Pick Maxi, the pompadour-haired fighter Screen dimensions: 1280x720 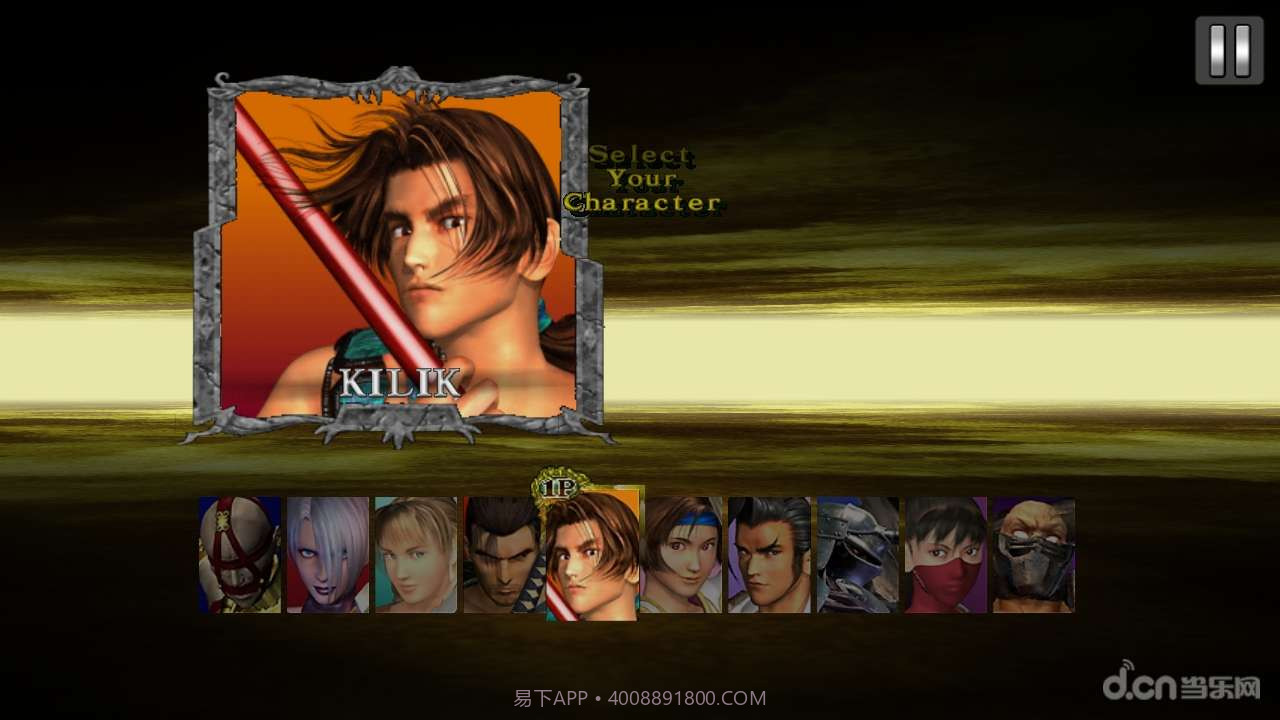[x=769, y=555]
